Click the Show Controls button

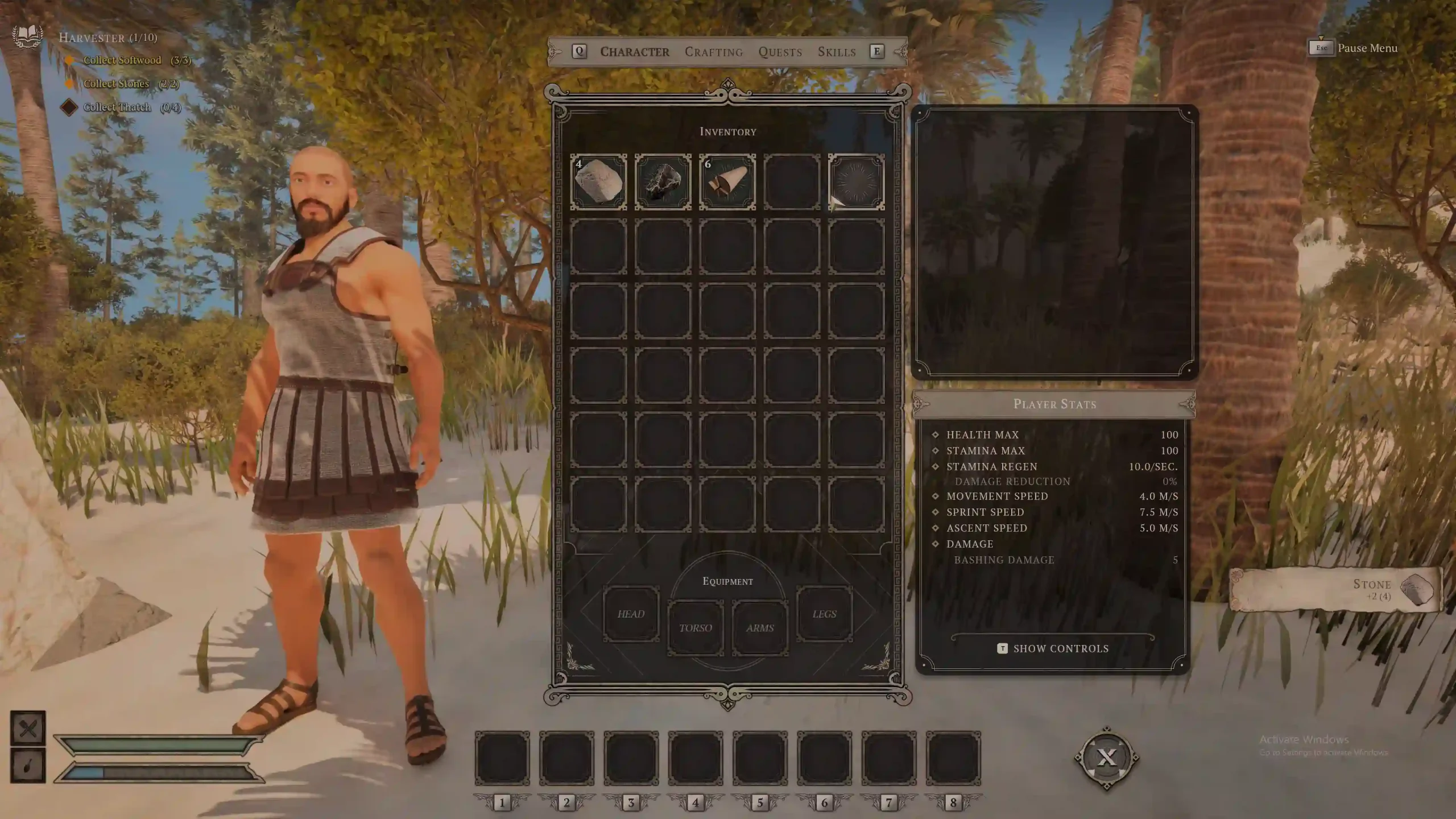click(x=1053, y=648)
